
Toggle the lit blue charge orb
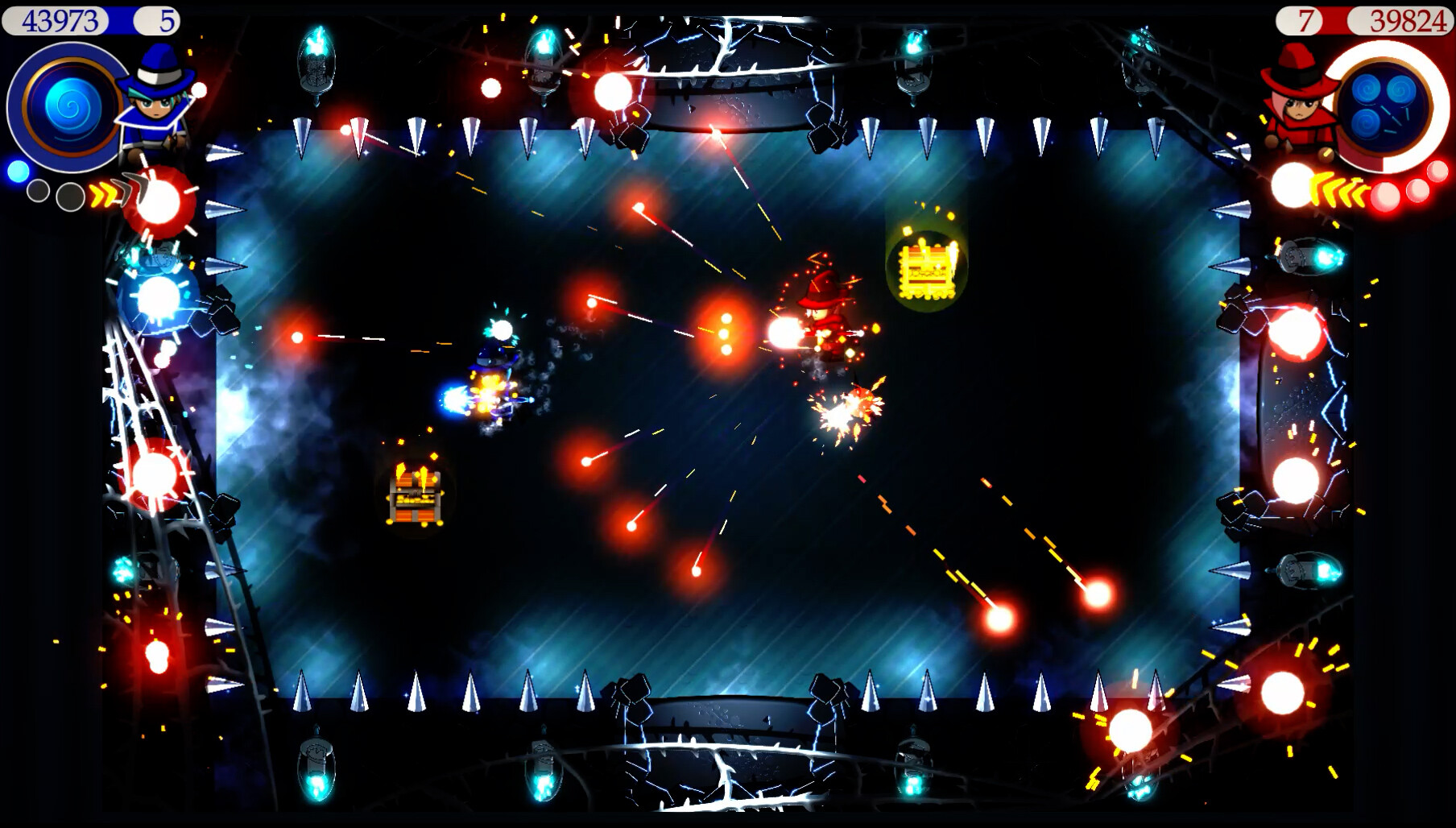[19, 172]
